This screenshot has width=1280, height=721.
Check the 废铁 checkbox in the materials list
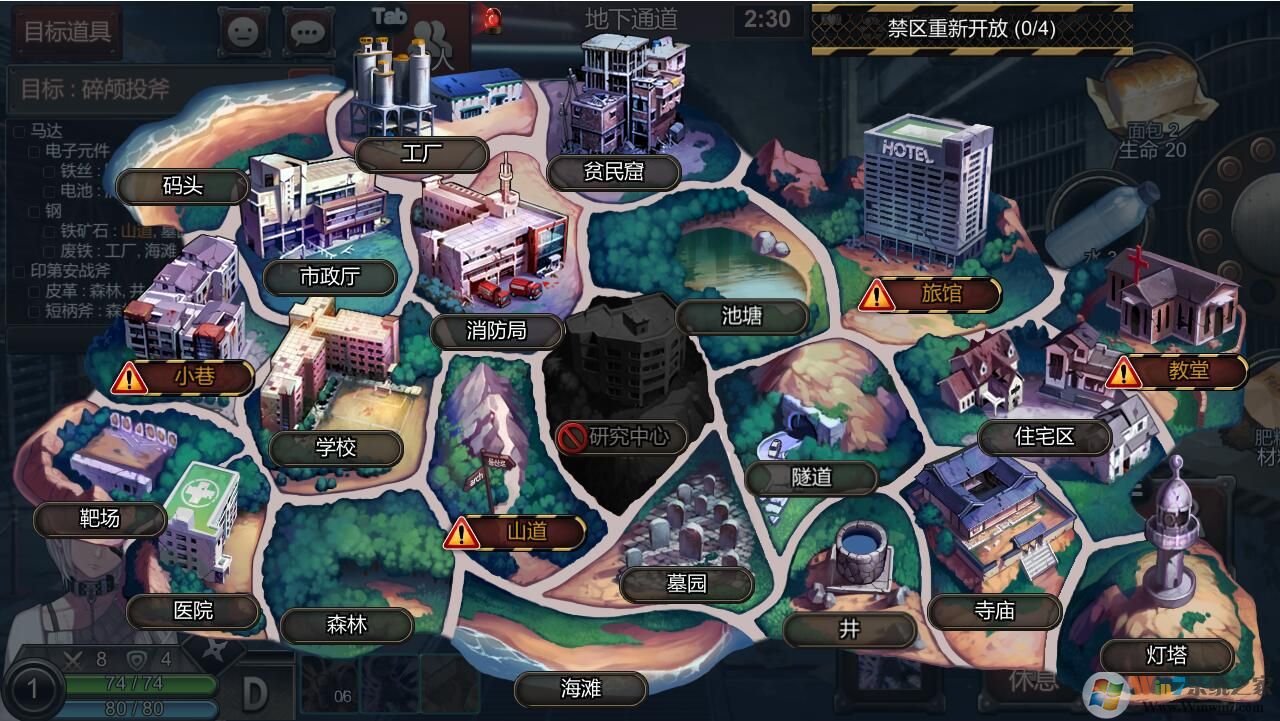[x=49, y=252]
